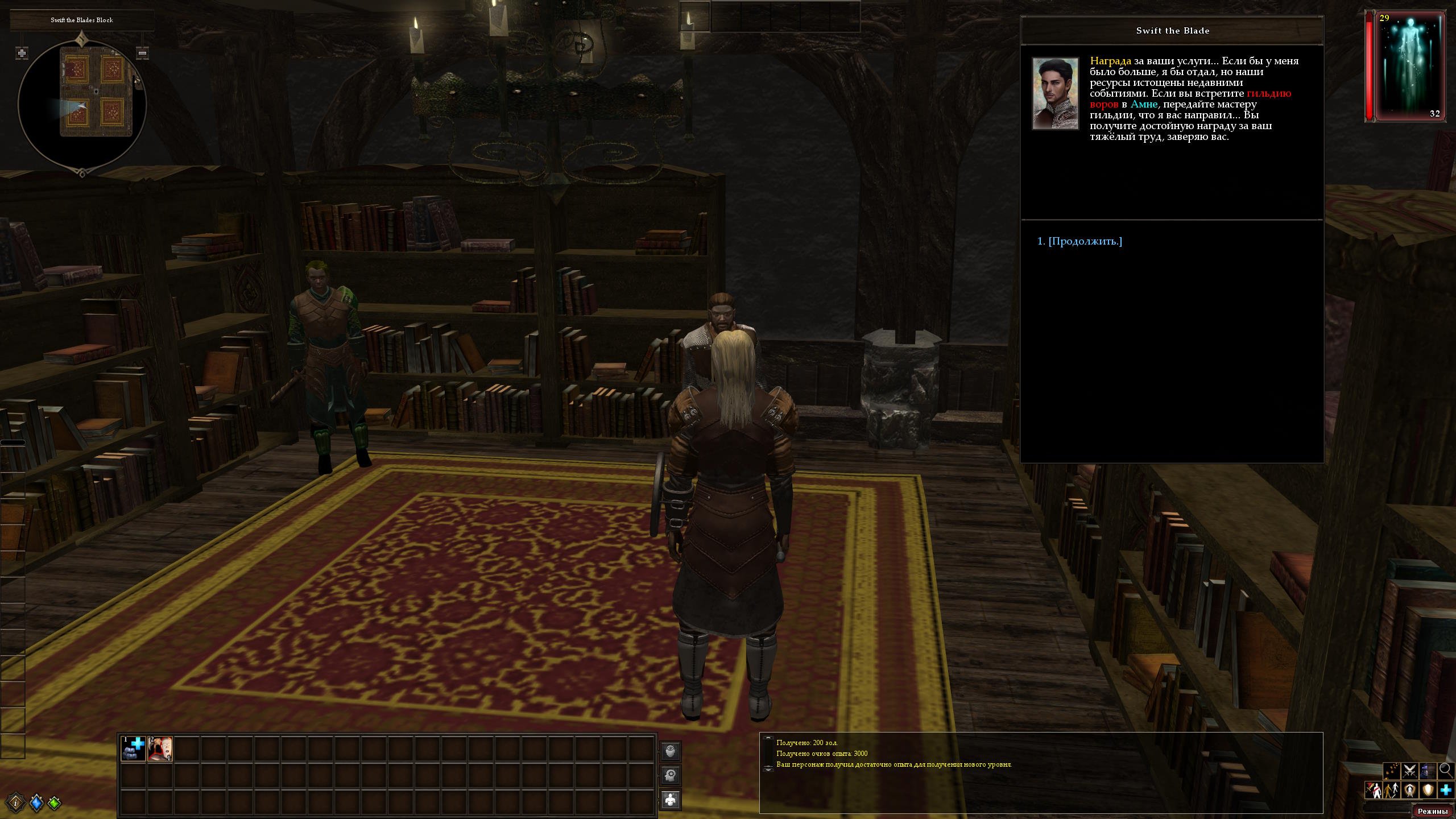Click the blue cross heal mode icon
Viewport: 1456px width, 819px height.
pyautogui.click(x=1446, y=790)
